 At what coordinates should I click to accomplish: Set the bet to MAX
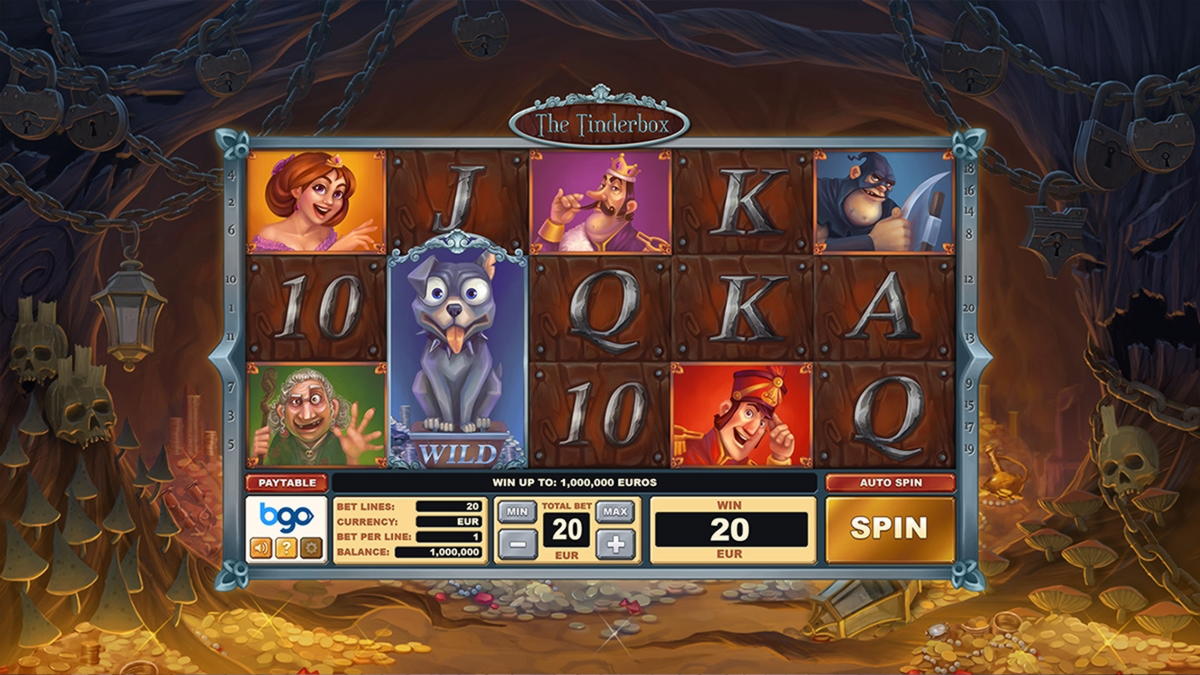coord(615,511)
